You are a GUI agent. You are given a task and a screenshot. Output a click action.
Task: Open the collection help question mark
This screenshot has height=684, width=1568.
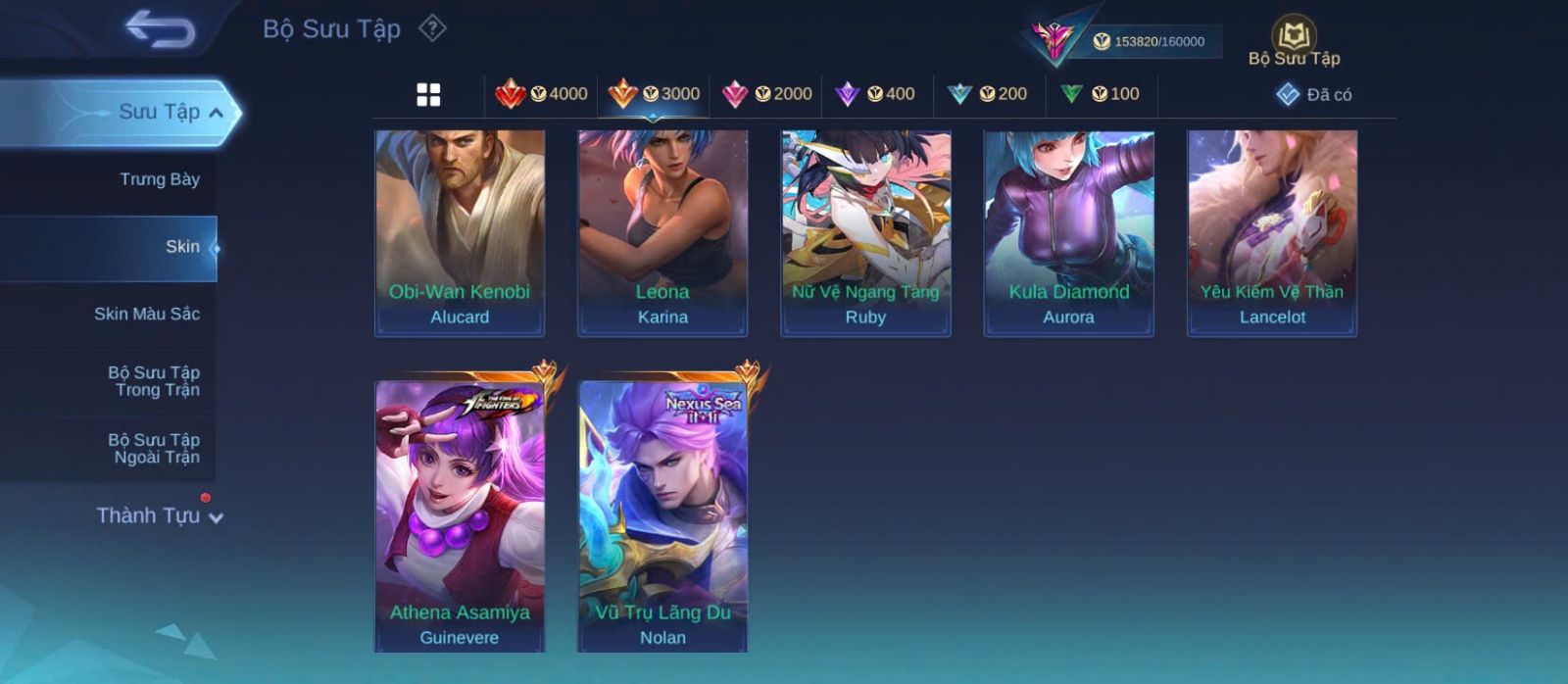click(432, 28)
